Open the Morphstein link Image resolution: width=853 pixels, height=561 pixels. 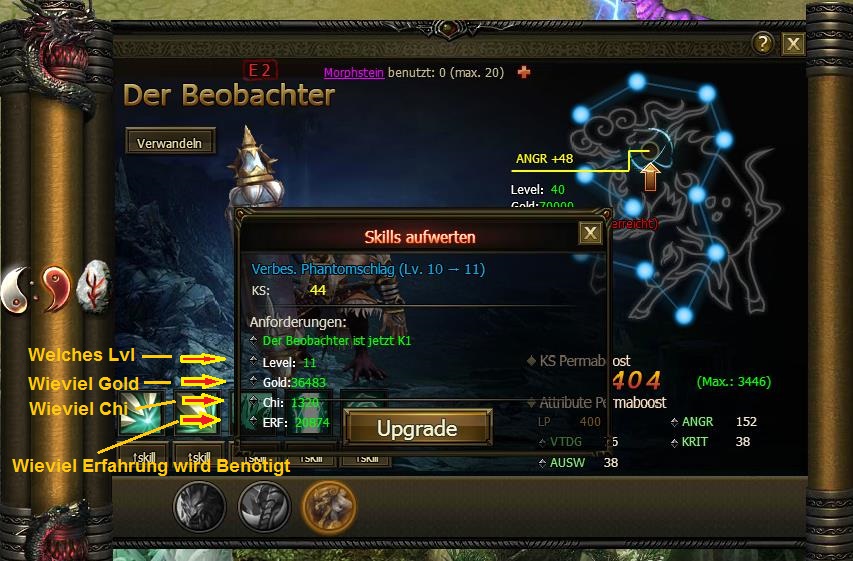tap(354, 73)
